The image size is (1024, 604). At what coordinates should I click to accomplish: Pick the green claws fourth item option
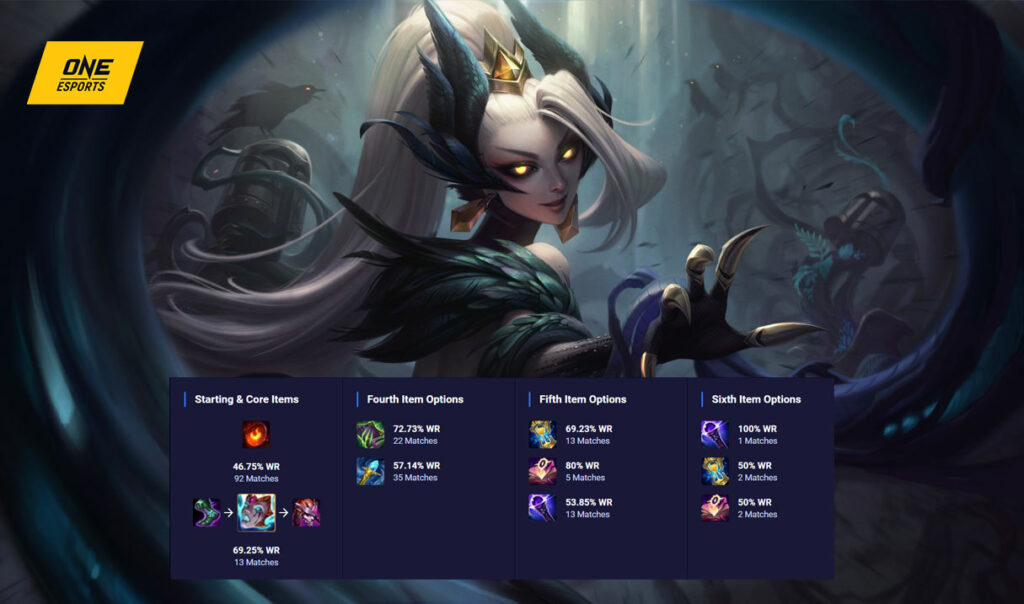[370, 435]
